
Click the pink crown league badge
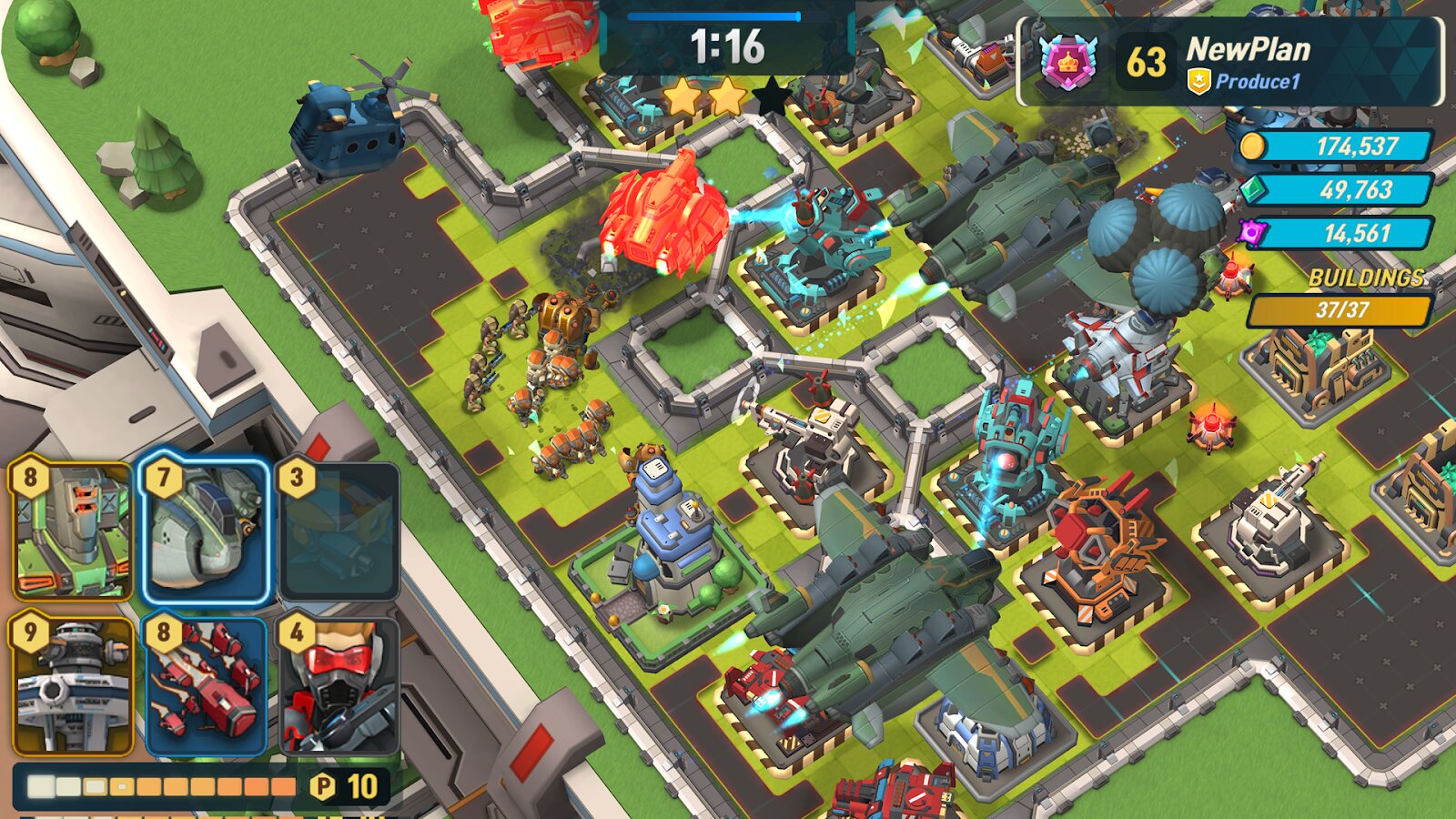click(1067, 62)
